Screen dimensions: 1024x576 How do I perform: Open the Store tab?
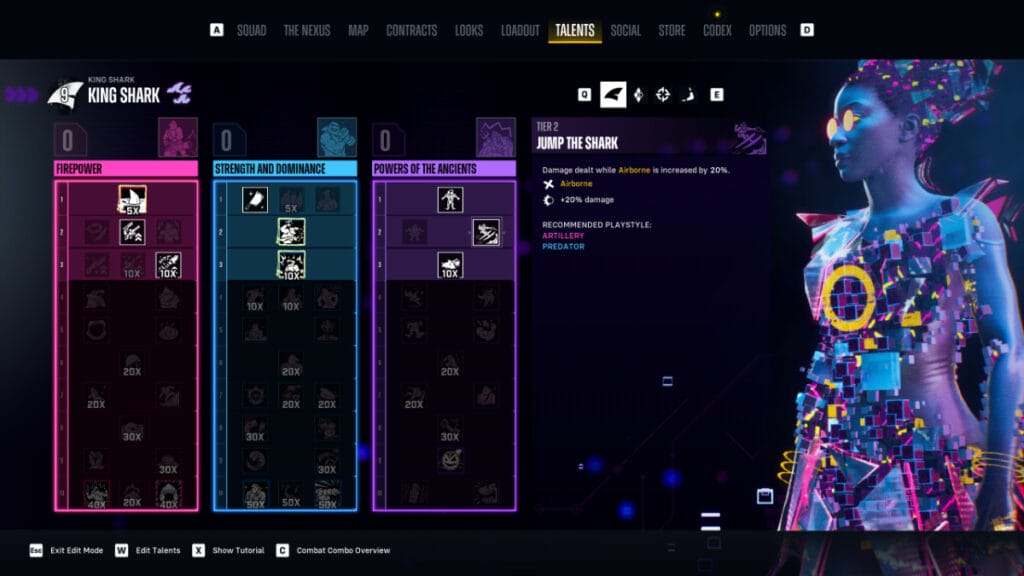[672, 30]
